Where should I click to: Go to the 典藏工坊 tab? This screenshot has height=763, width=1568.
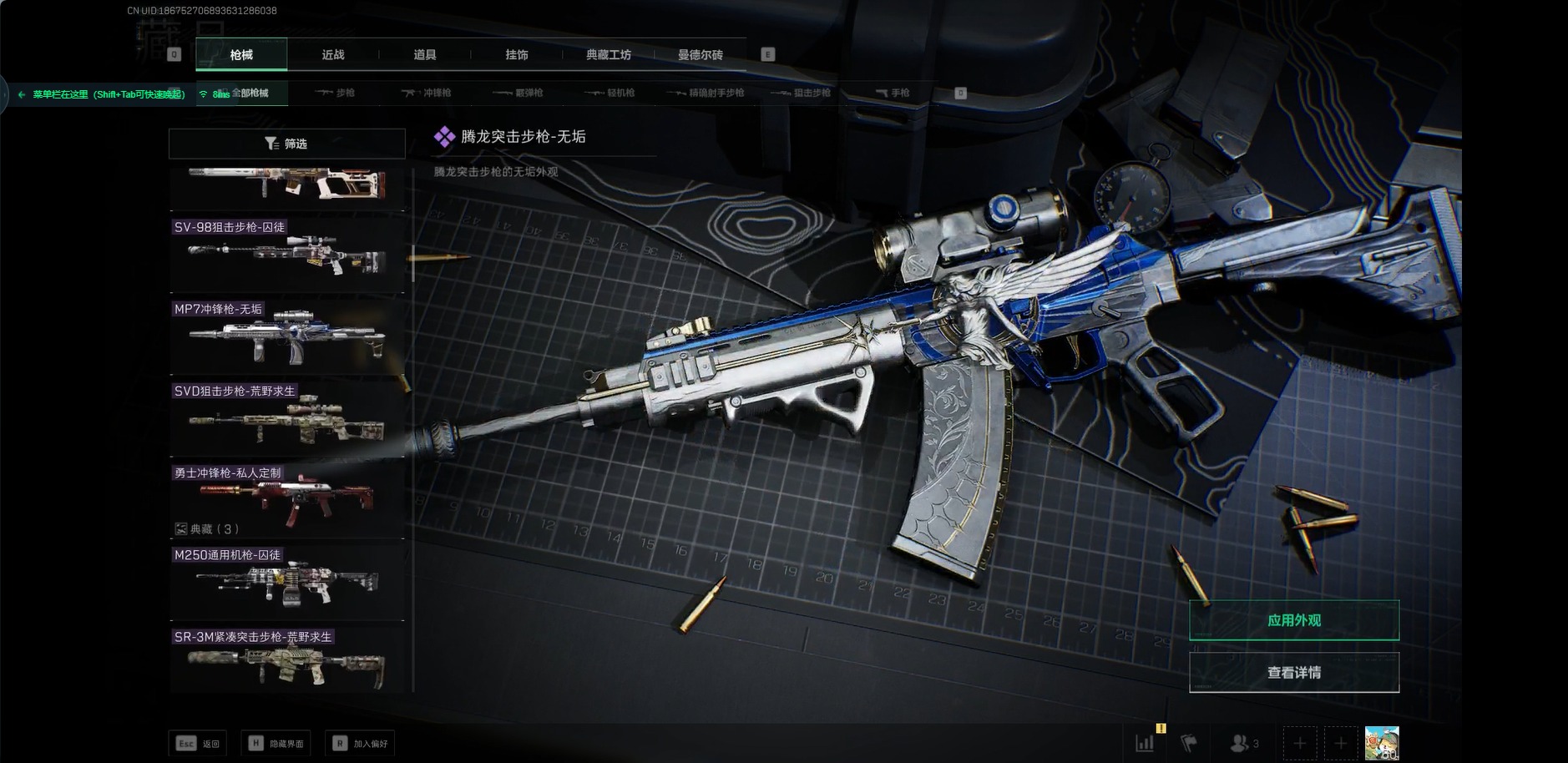[609, 55]
